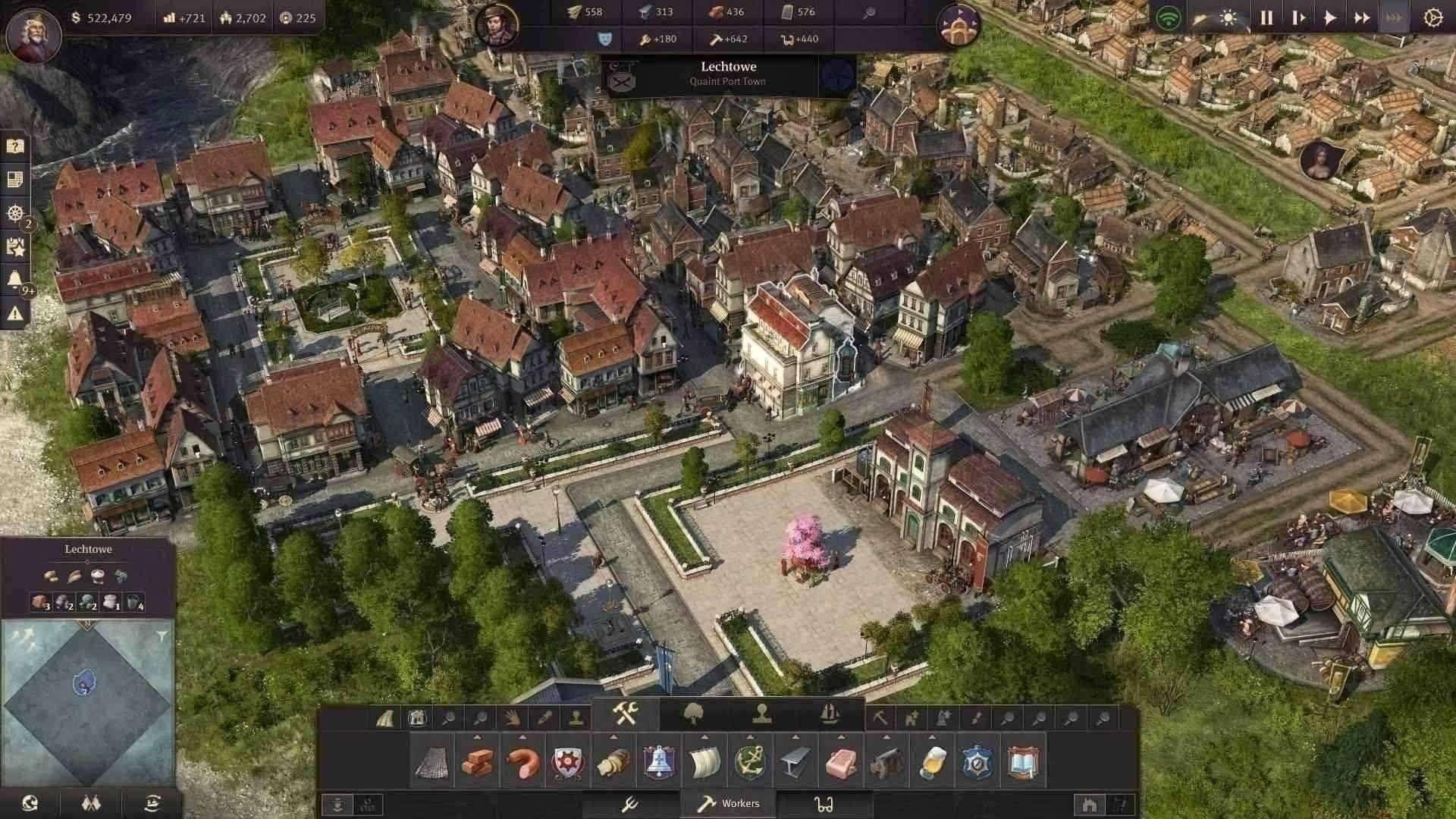Switch to the farmers pitchfork tab

click(x=629, y=804)
